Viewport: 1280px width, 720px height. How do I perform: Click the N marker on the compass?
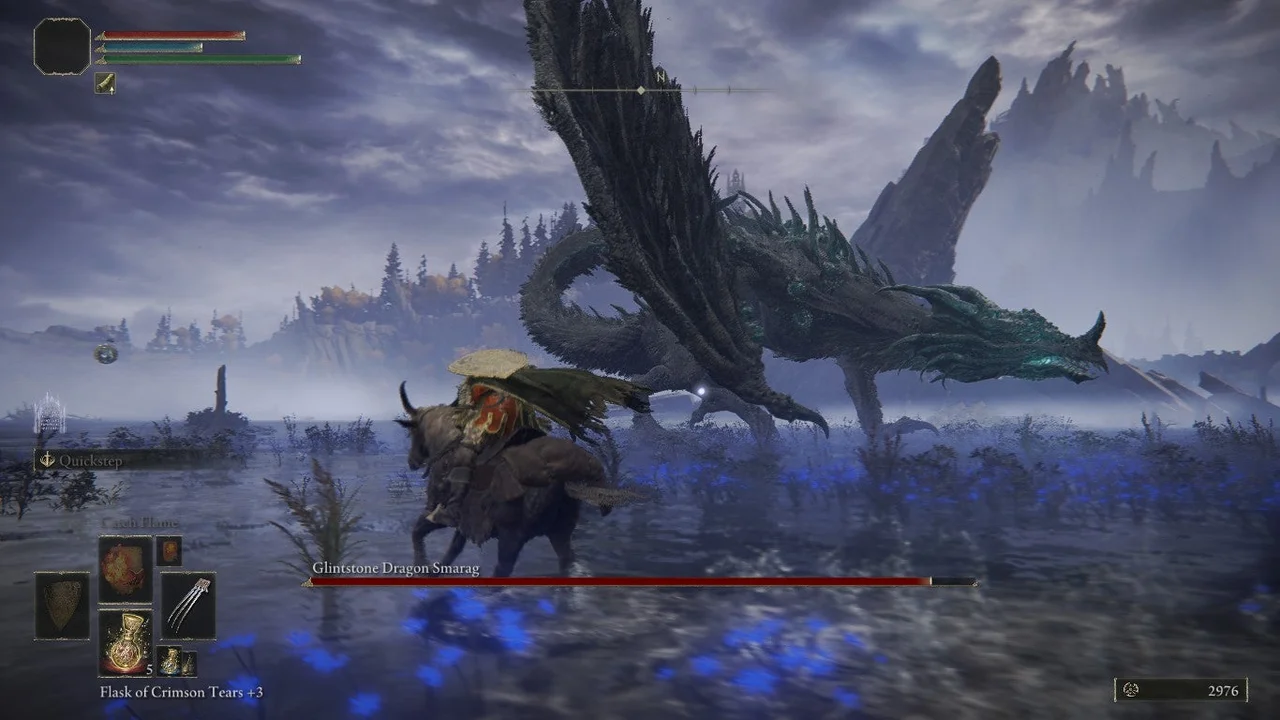[659, 78]
